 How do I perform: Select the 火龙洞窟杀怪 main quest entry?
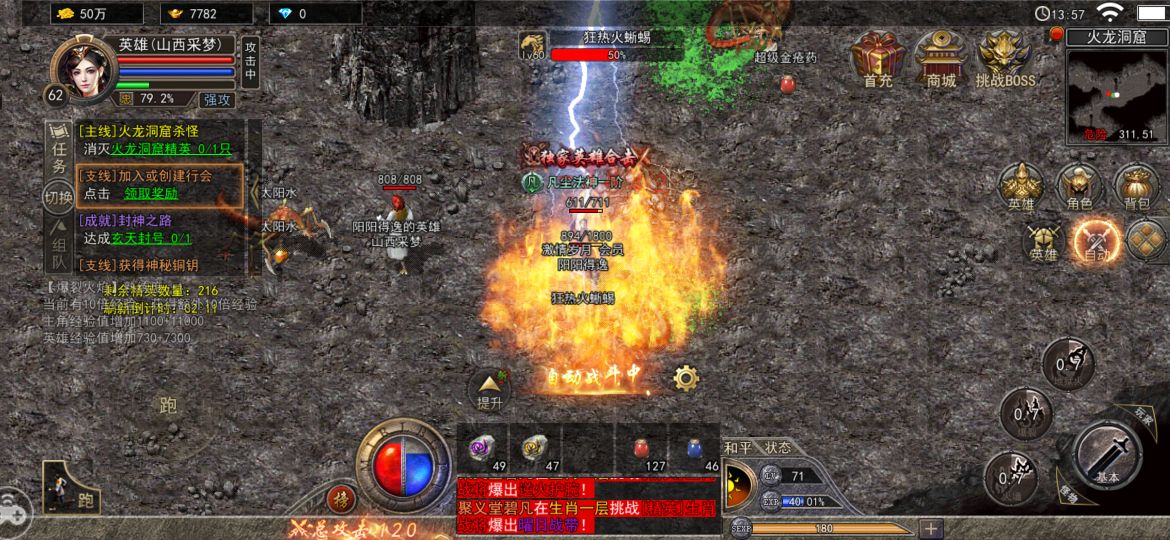138,131
